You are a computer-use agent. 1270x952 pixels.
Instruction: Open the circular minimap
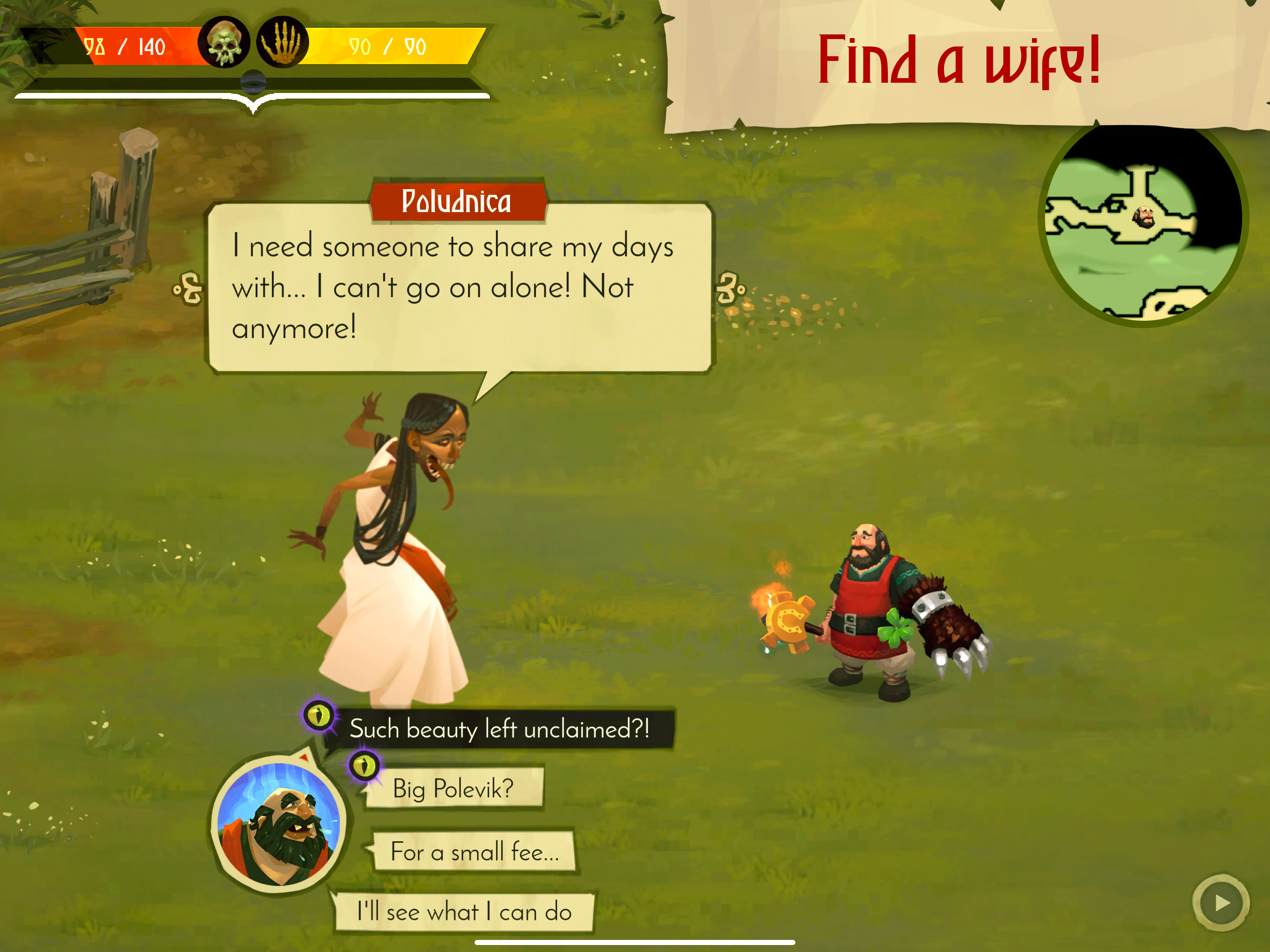(1143, 225)
